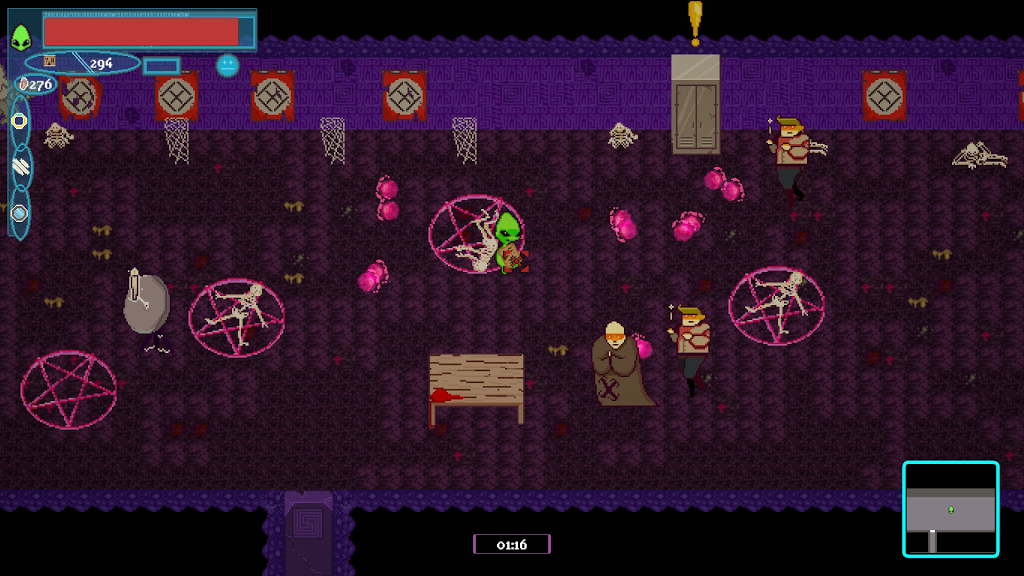This screenshot has height=576, width=1024.
Task: Click the green alien head portrait
Action: (x=22, y=38)
